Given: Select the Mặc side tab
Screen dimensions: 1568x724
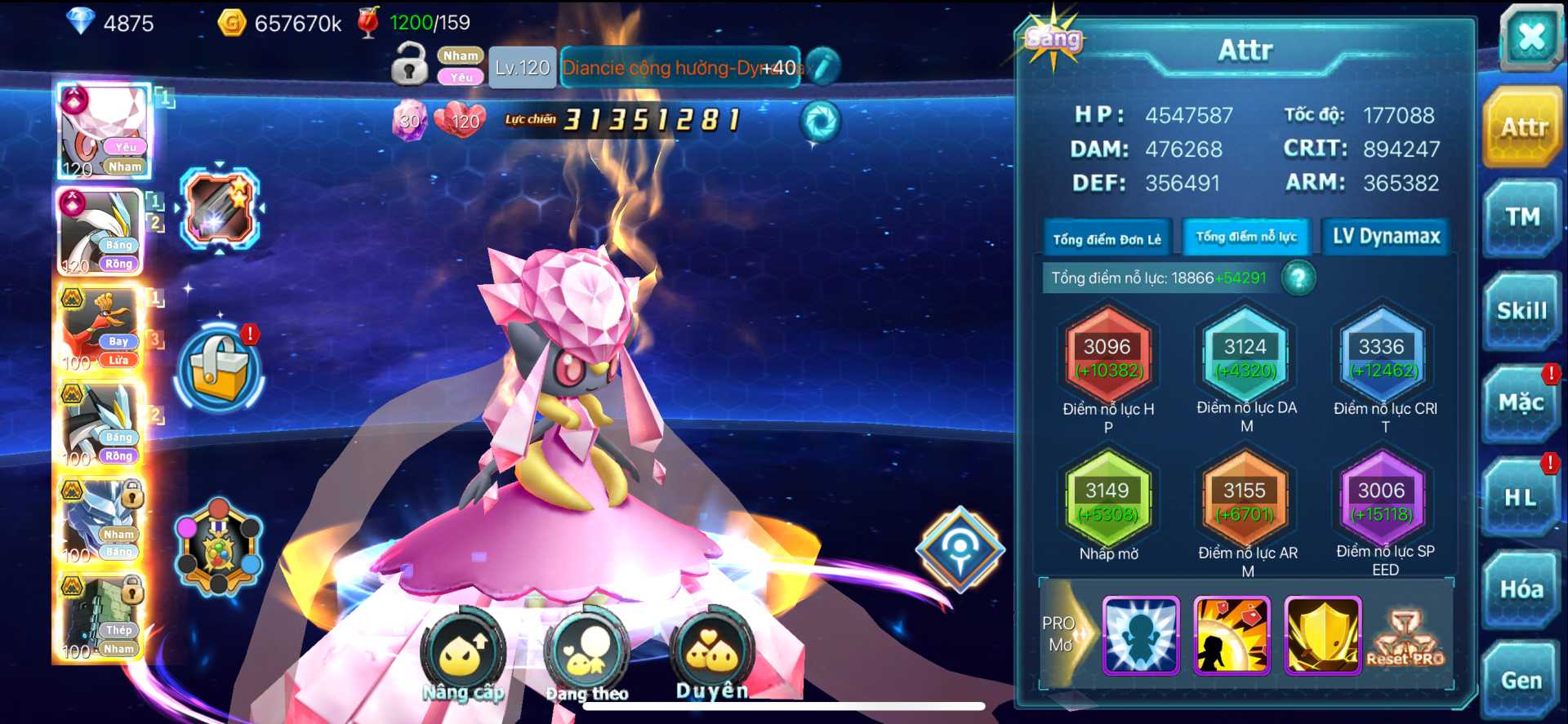Looking at the screenshot, I should (x=1521, y=402).
